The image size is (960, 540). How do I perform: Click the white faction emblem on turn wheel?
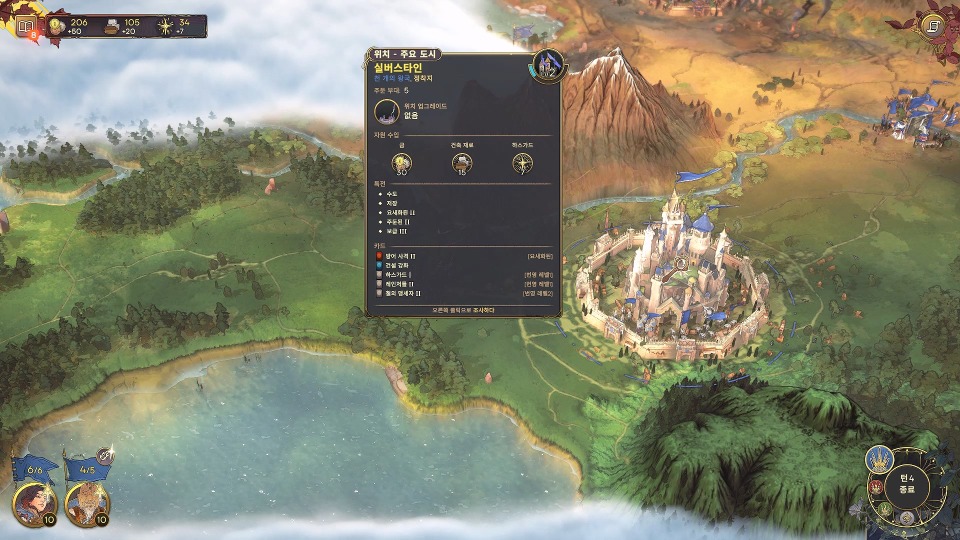tap(906, 518)
